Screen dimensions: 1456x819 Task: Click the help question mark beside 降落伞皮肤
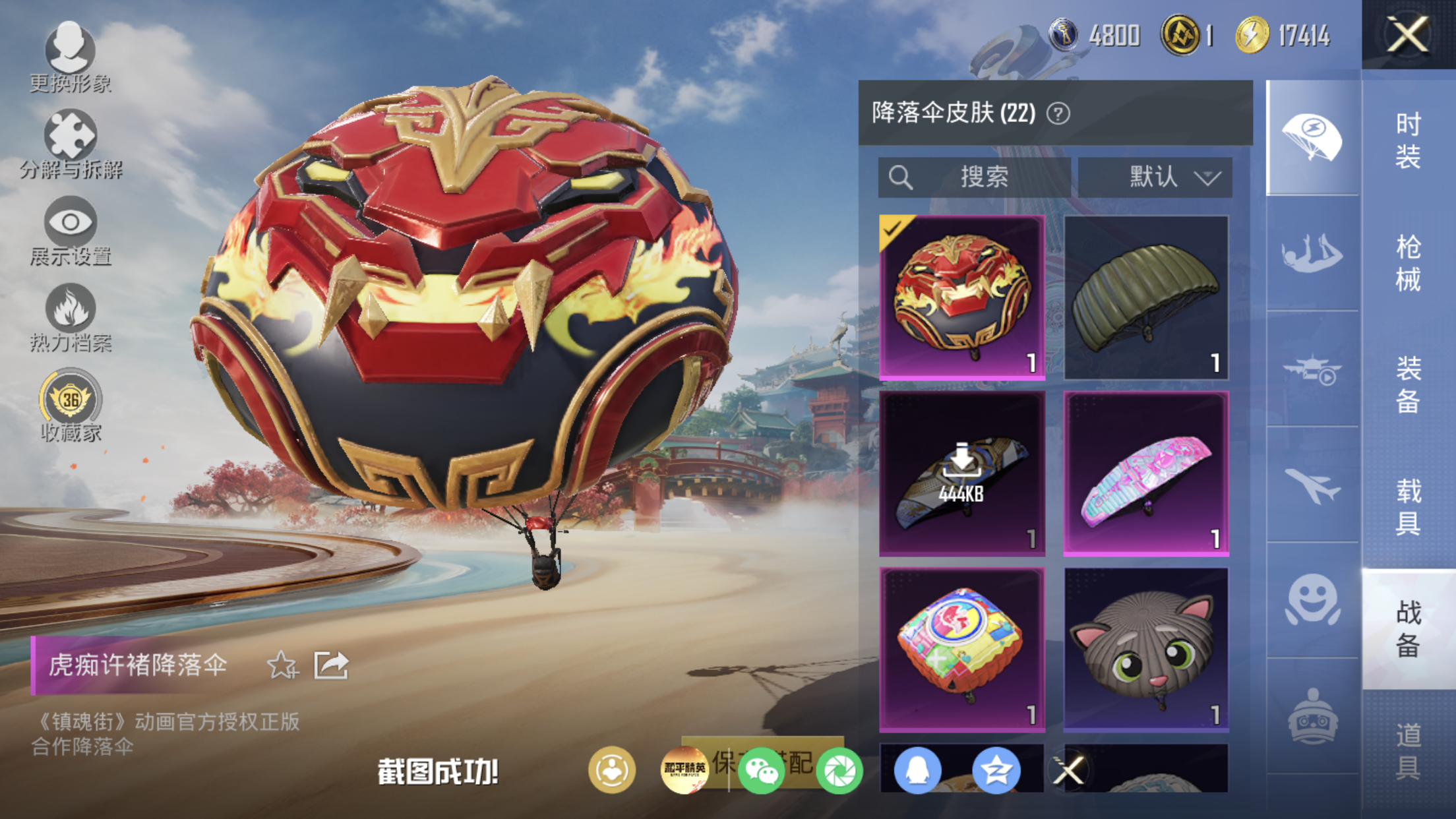click(1058, 113)
